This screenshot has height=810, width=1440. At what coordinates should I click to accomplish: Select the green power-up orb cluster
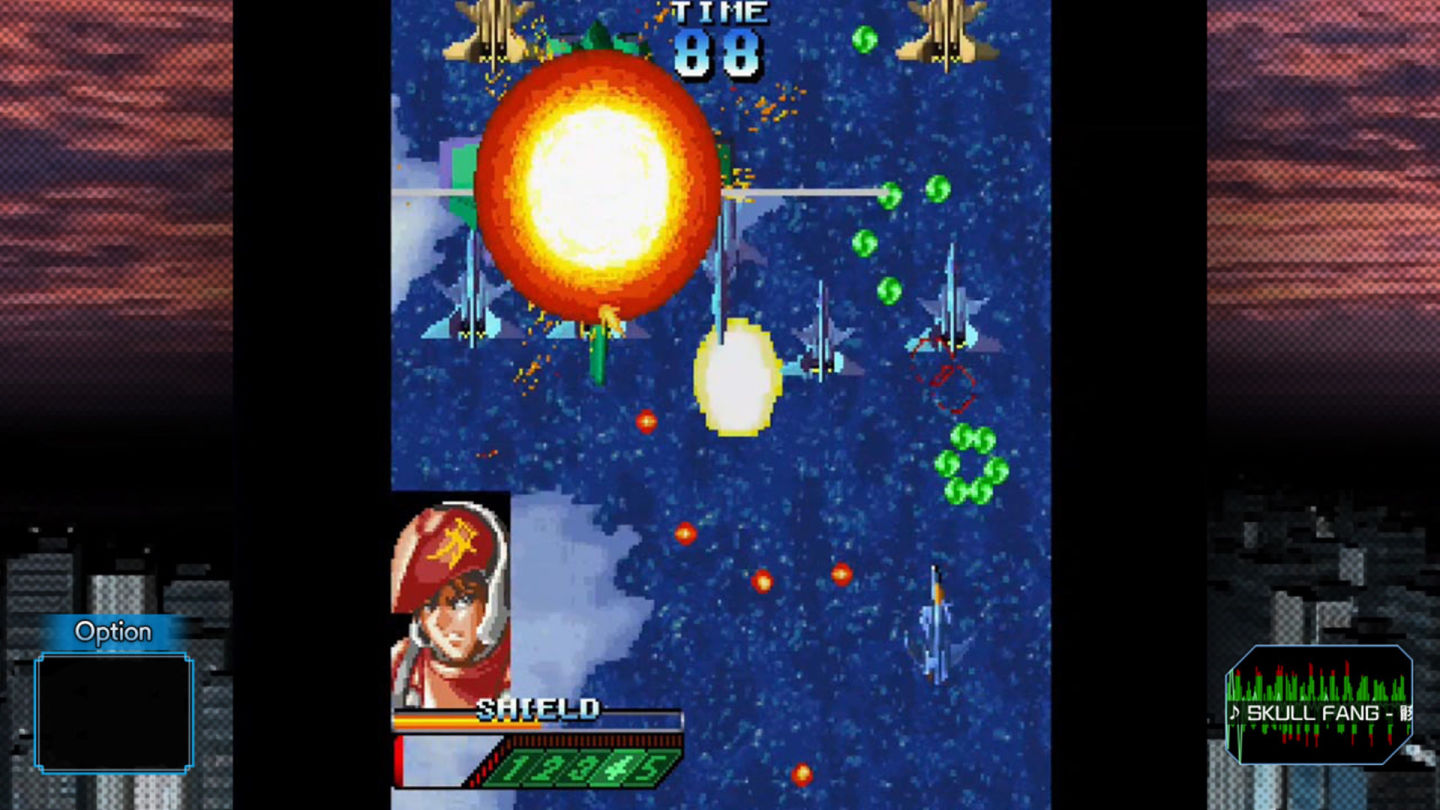[972, 462]
